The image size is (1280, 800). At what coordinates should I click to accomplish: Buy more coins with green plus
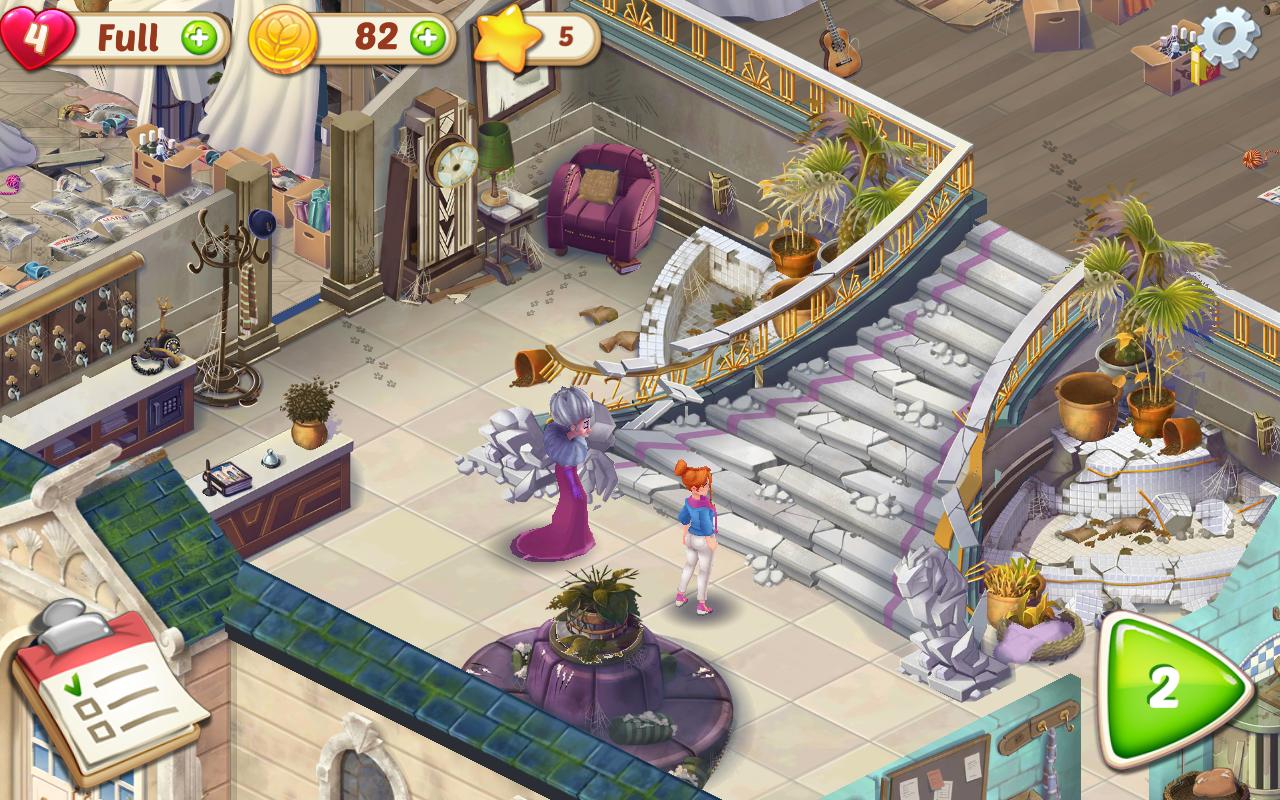[x=428, y=38]
